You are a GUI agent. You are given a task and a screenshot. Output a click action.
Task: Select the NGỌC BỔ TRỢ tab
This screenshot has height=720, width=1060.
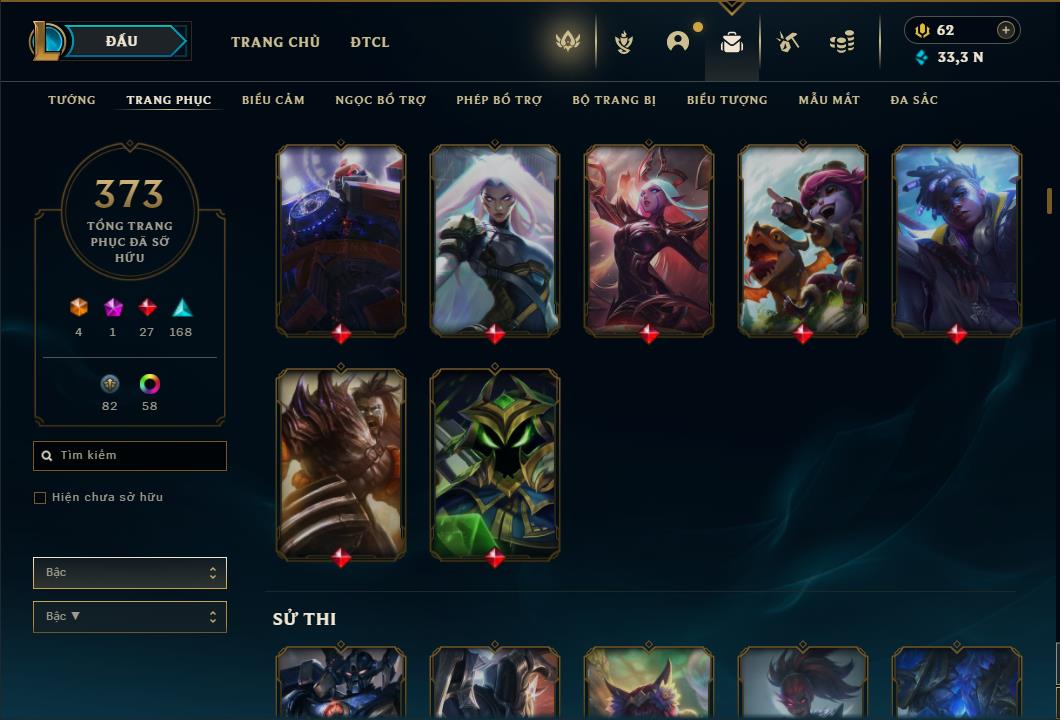point(380,100)
